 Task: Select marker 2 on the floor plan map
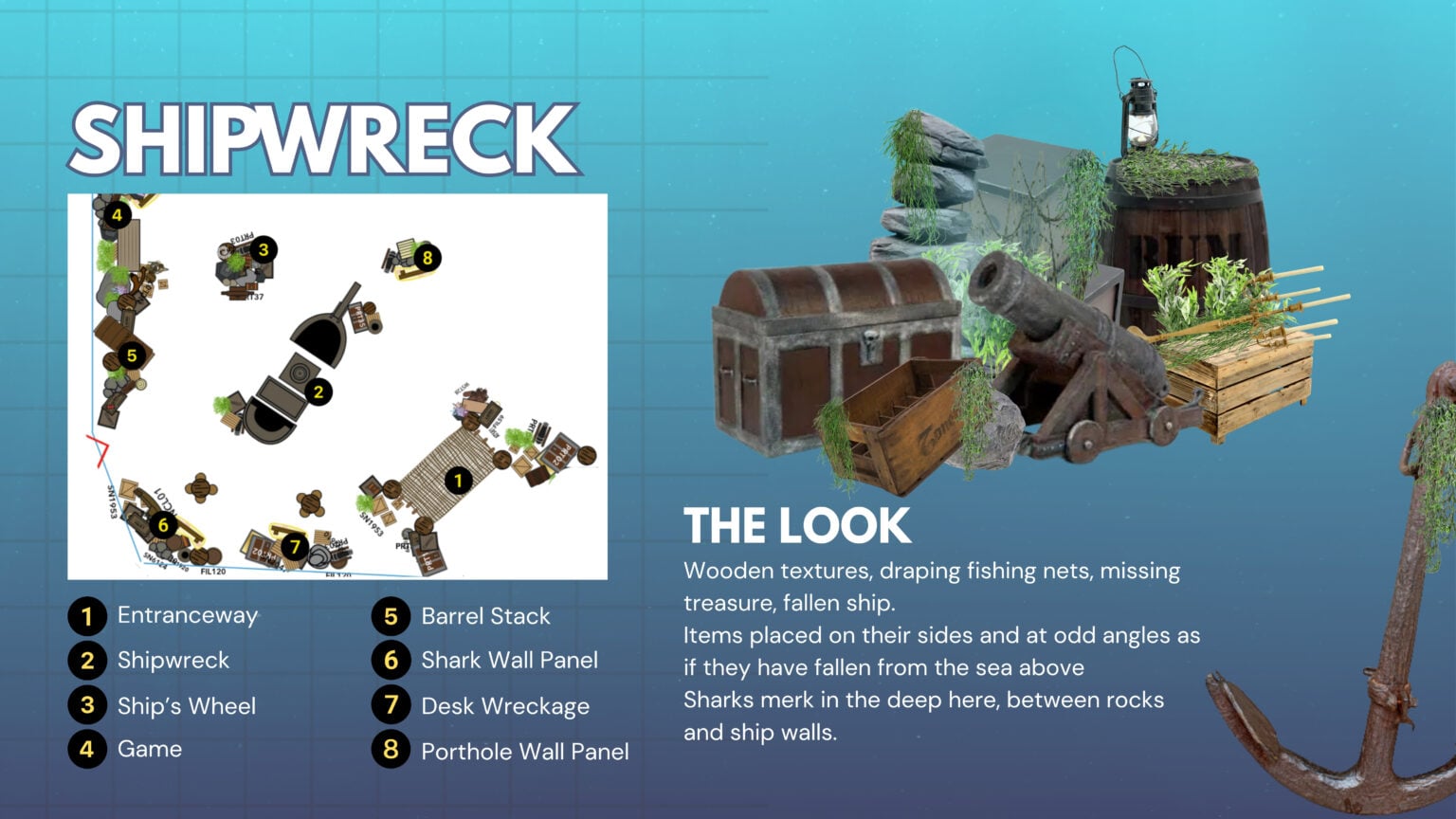(318, 391)
